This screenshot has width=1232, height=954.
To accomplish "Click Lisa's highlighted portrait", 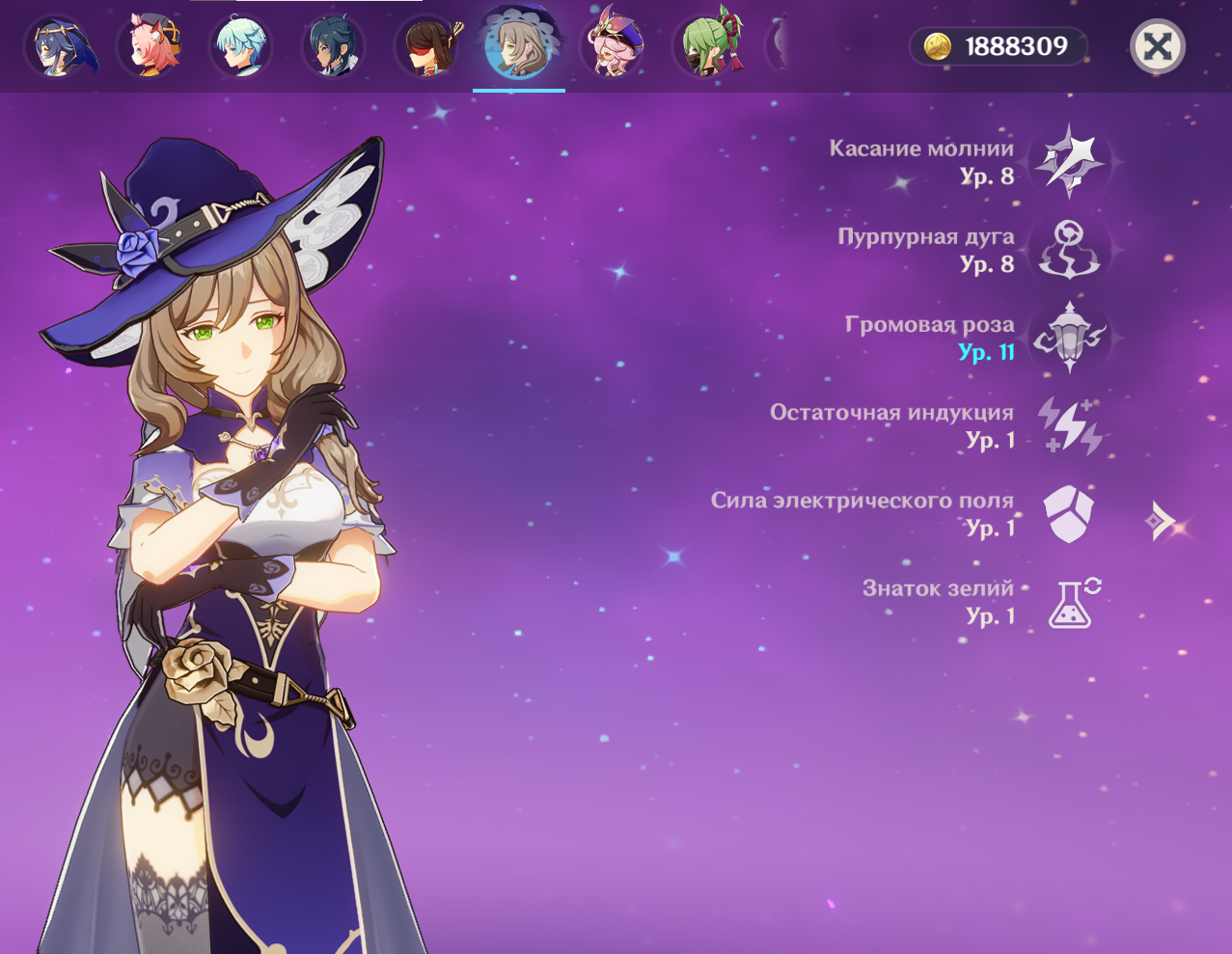I will [519, 46].
